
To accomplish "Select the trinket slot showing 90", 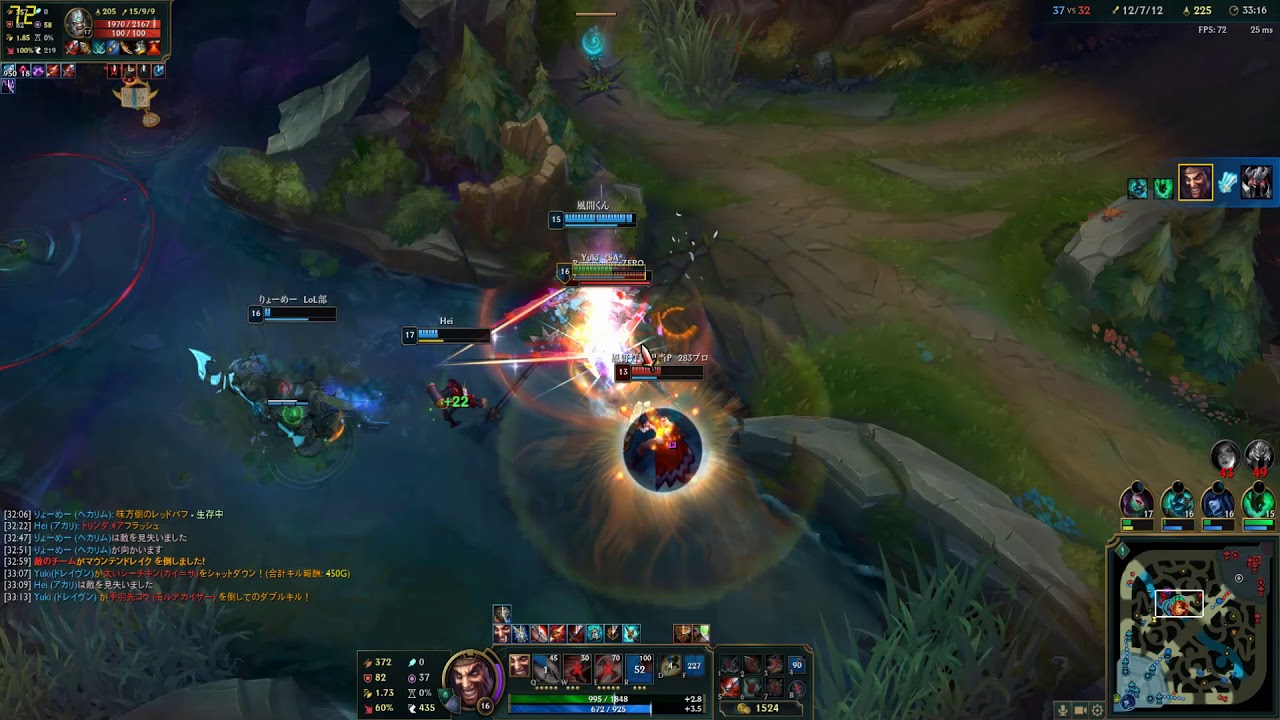I will [797, 665].
